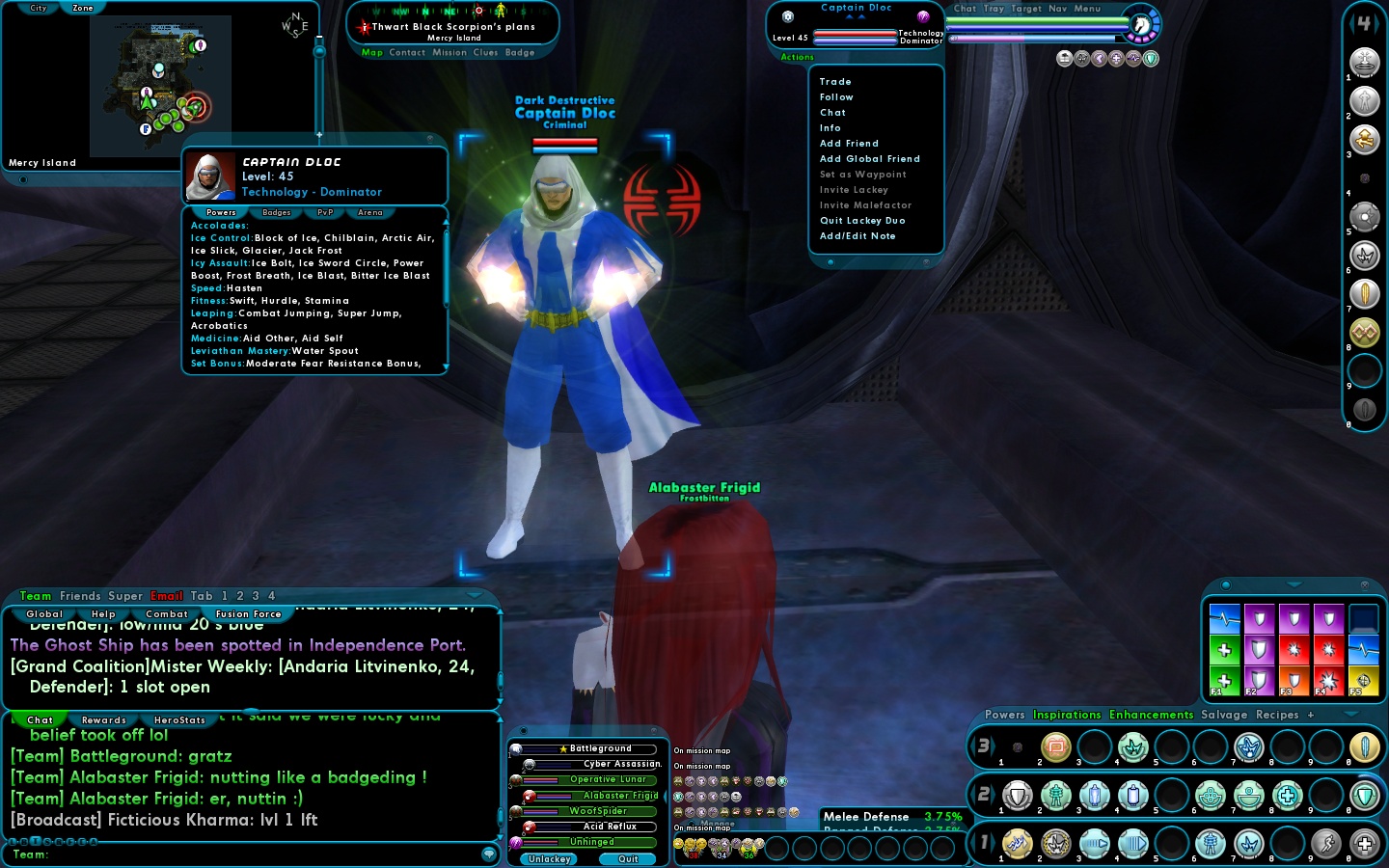The image size is (1389, 868).
Task: Click the unicorn portrait icon at top right
Action: pos(1142,26)
